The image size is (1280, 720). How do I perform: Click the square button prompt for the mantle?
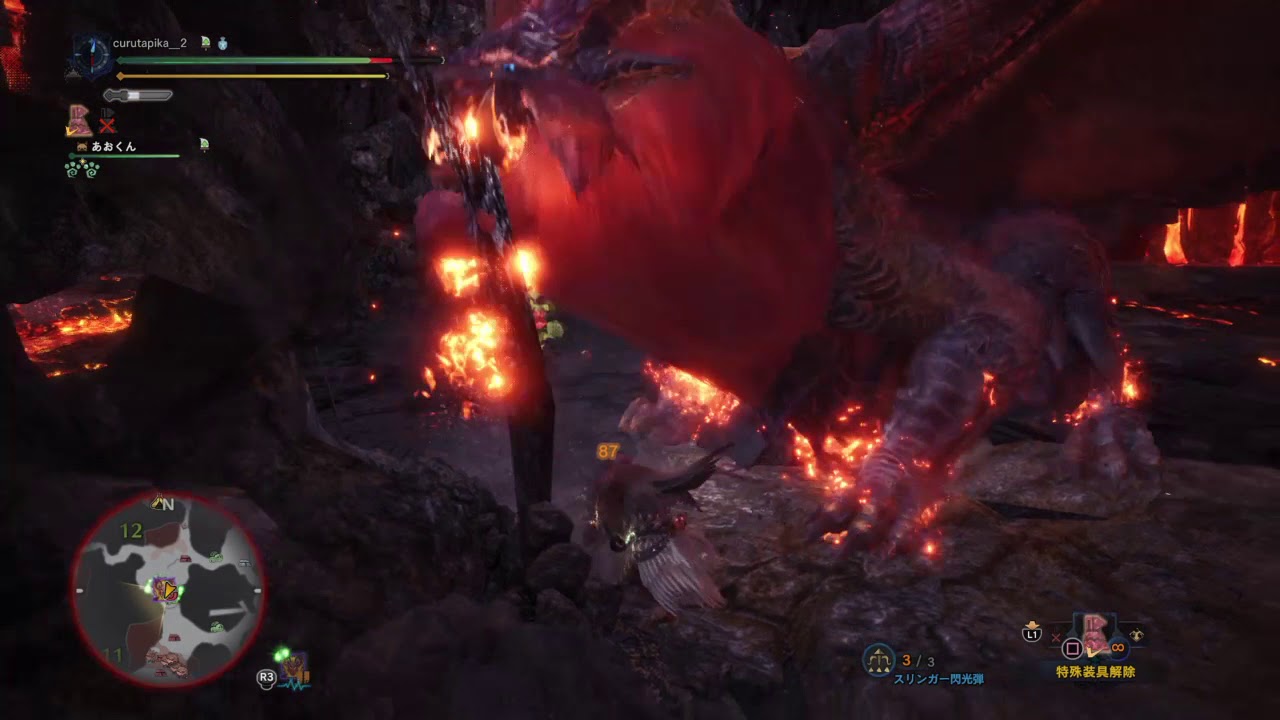(1071, 648)
